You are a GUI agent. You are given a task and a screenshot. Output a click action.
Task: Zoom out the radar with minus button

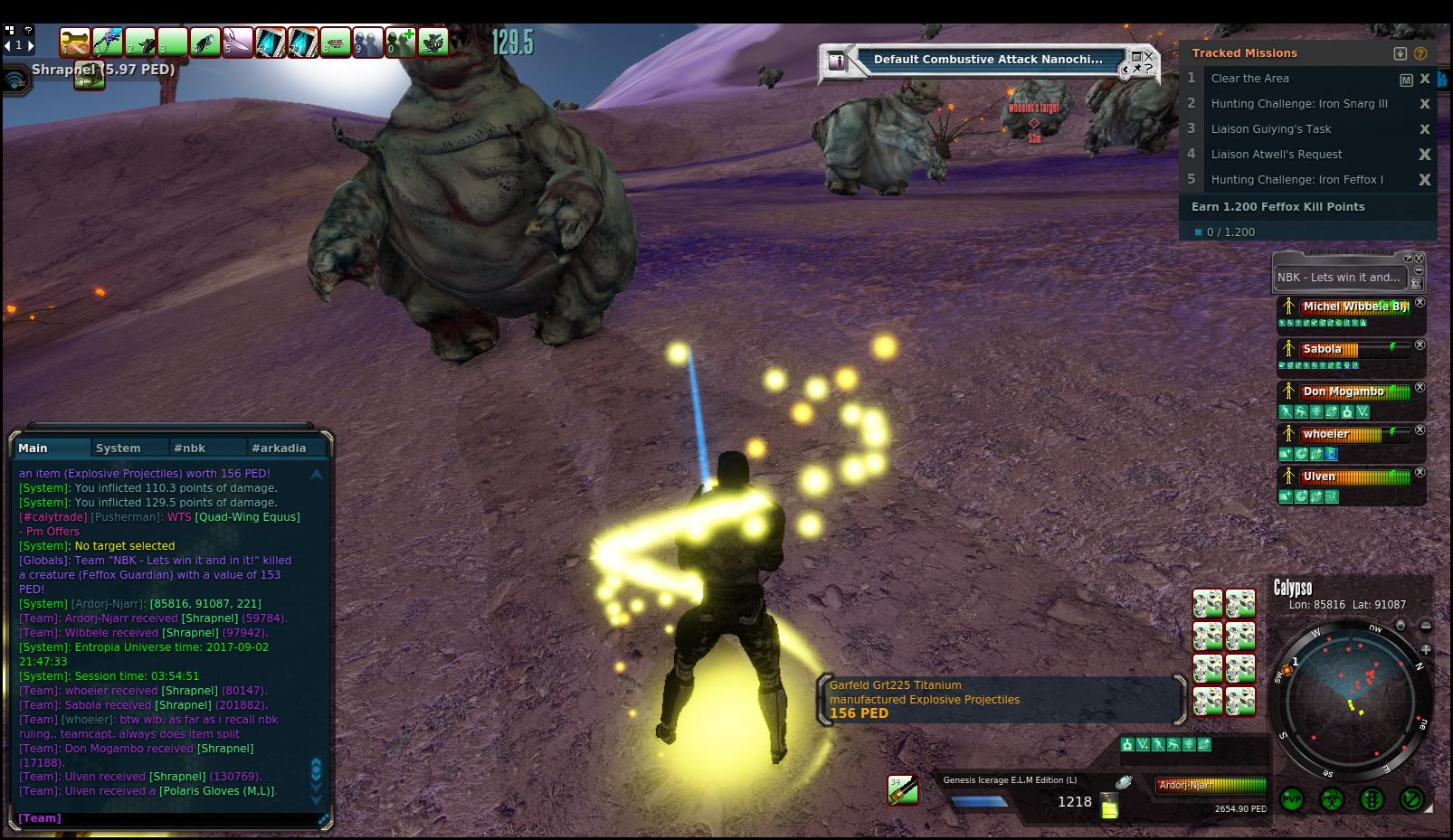tap(1426, 626)
